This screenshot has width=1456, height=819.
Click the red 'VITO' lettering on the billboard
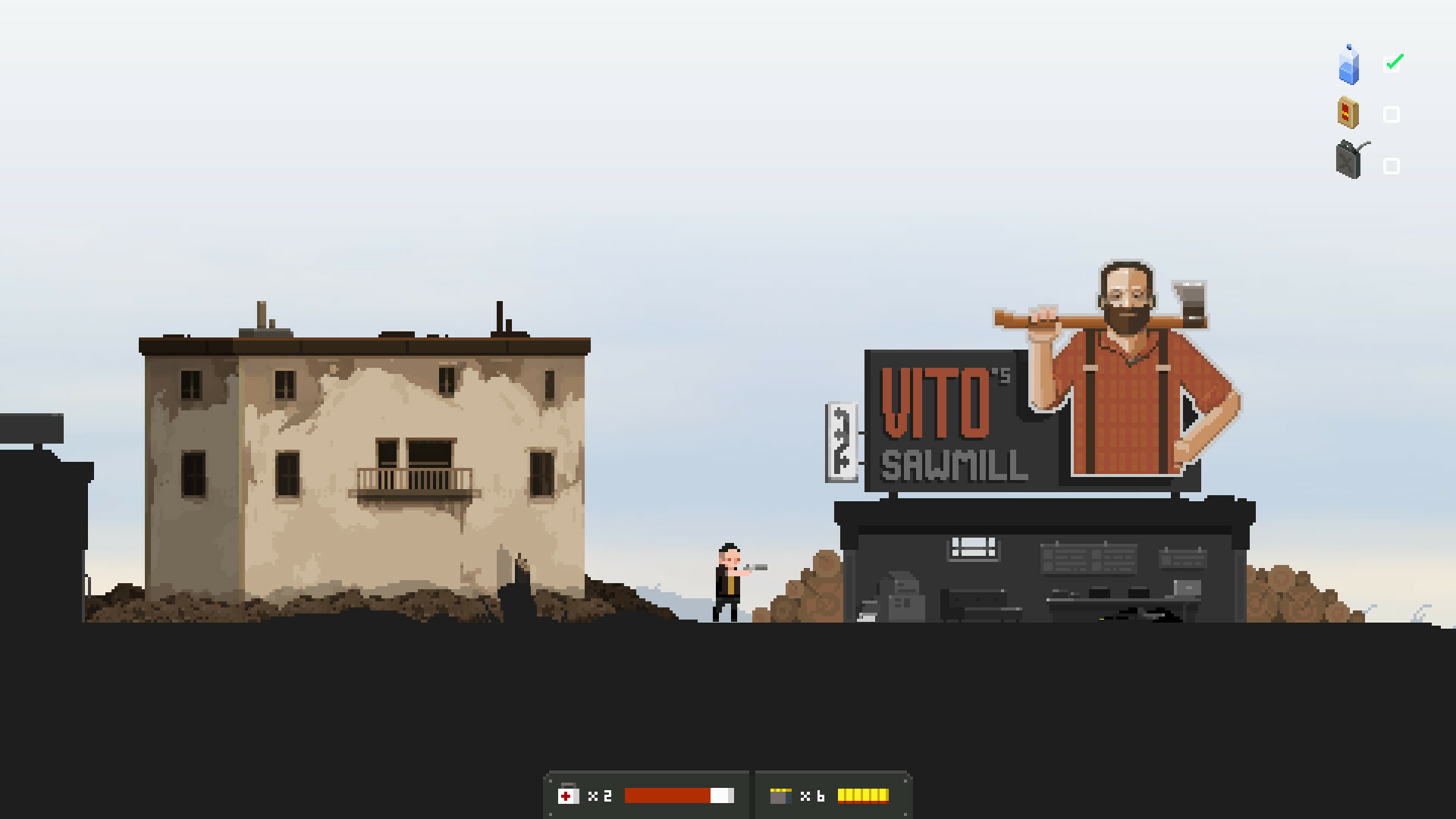point(935,402)
